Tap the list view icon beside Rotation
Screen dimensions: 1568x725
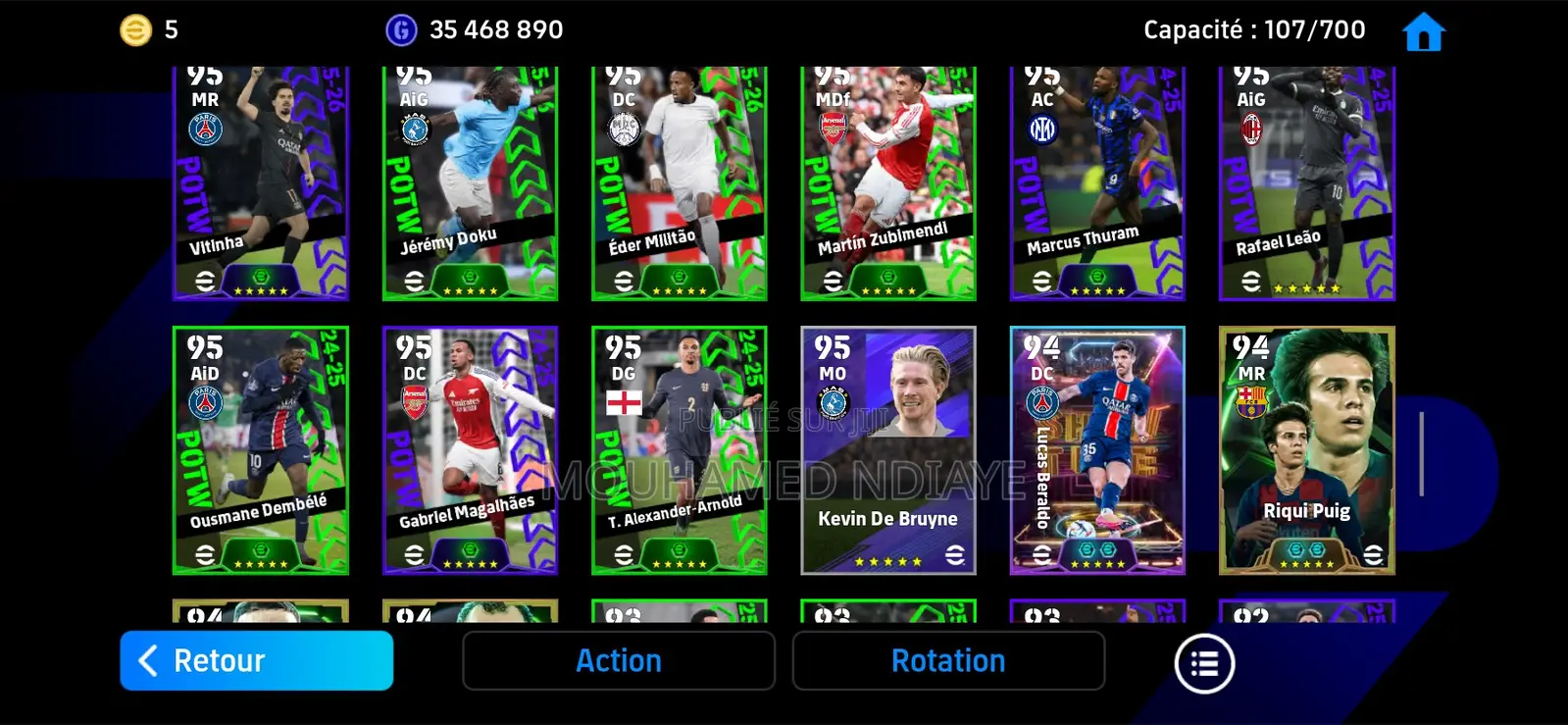(x=1204, y=662)
